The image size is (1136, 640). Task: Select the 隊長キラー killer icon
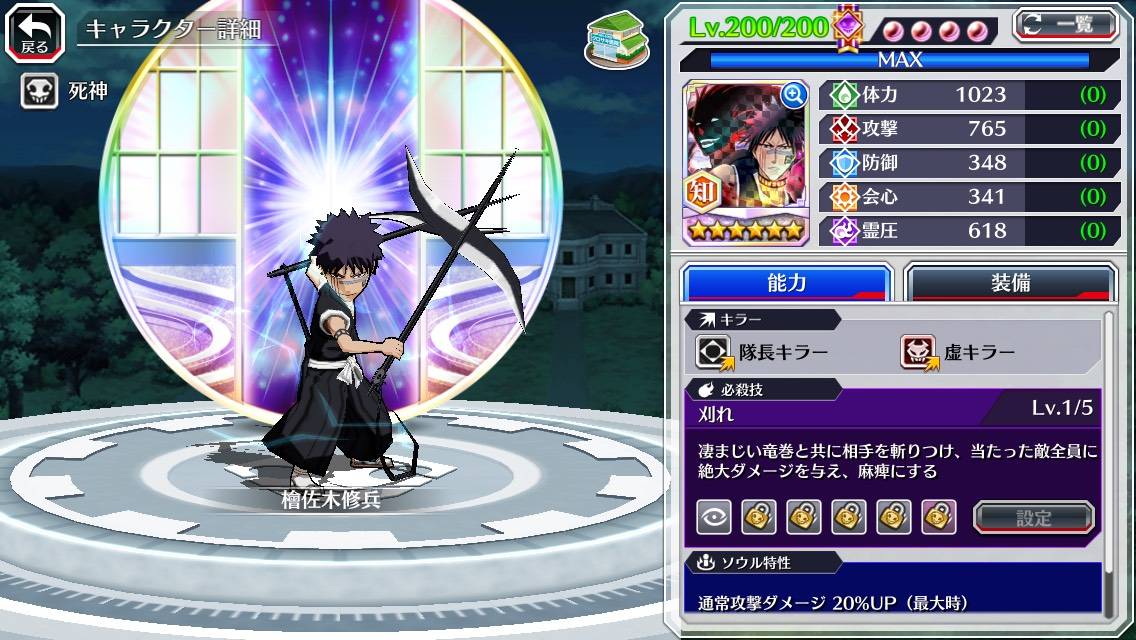coord(714,351)
